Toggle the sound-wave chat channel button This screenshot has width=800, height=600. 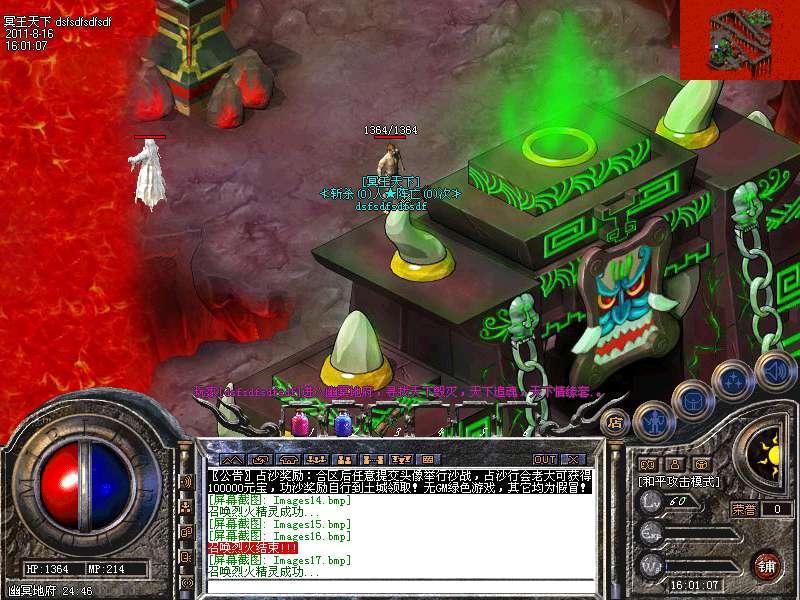(185, 481)
